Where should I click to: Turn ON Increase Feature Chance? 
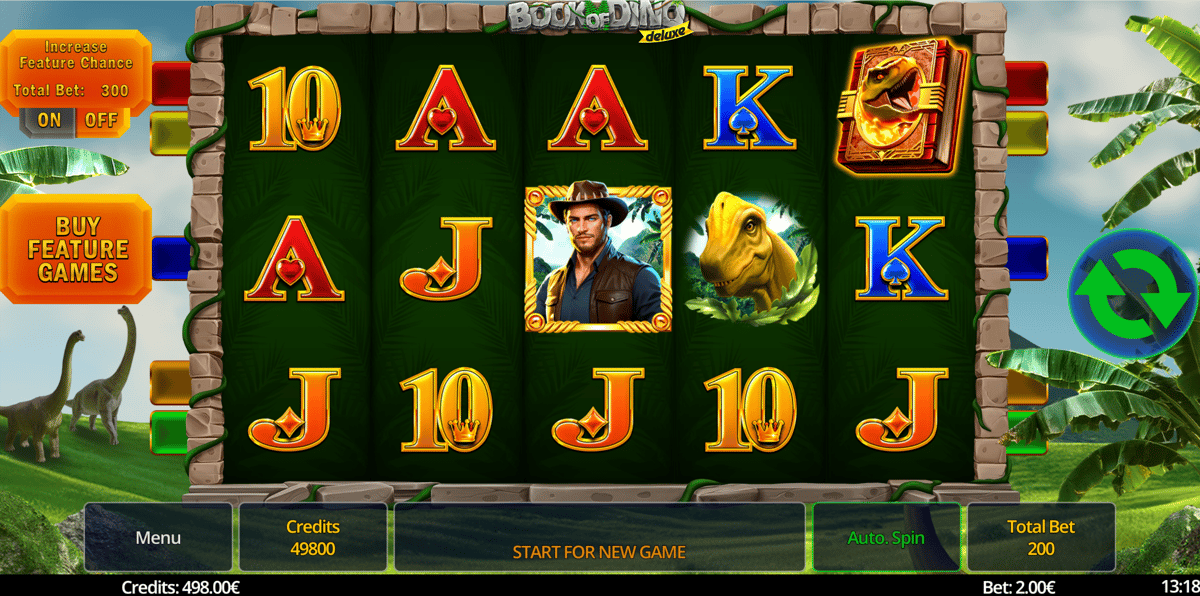click(x=50, y=121)
